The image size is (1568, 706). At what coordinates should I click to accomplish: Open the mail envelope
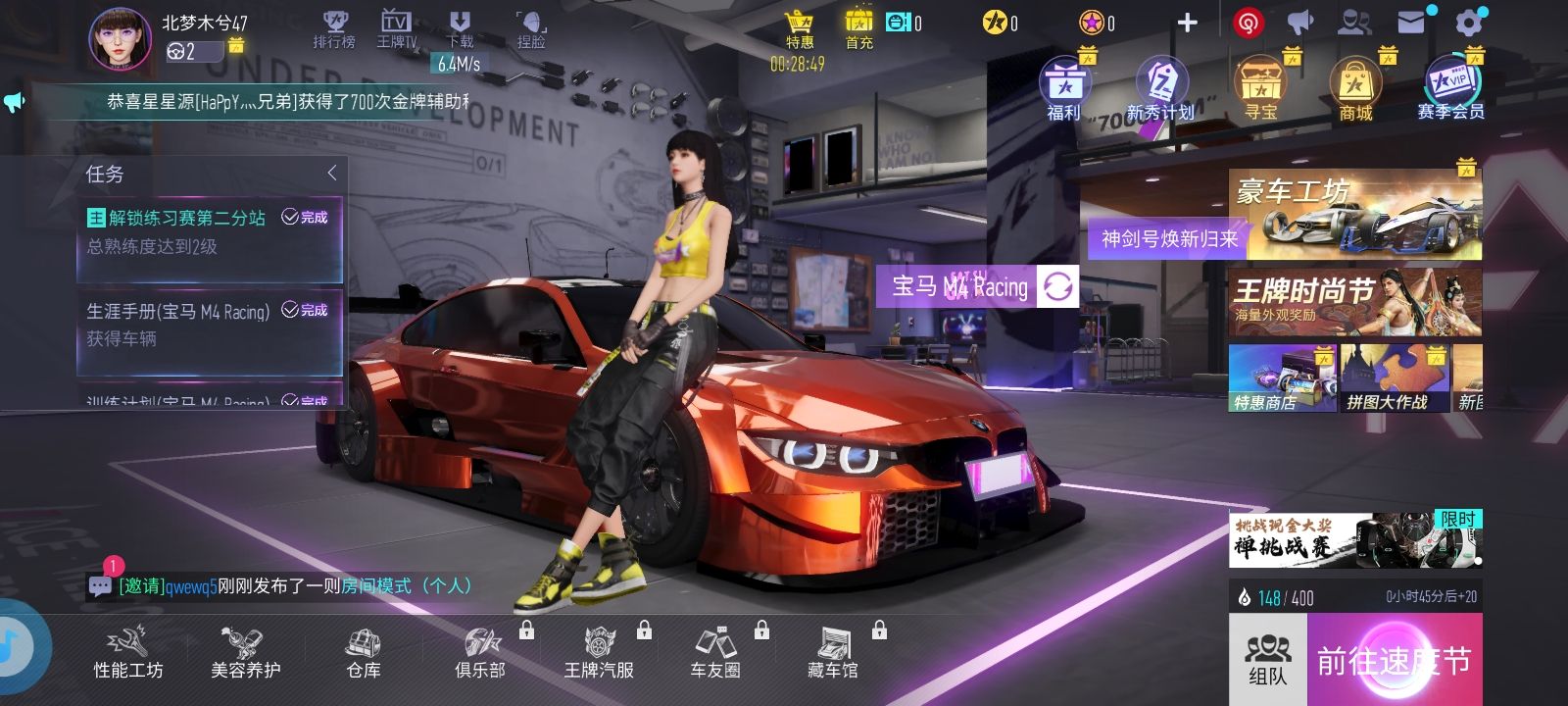pos(1411,23)
